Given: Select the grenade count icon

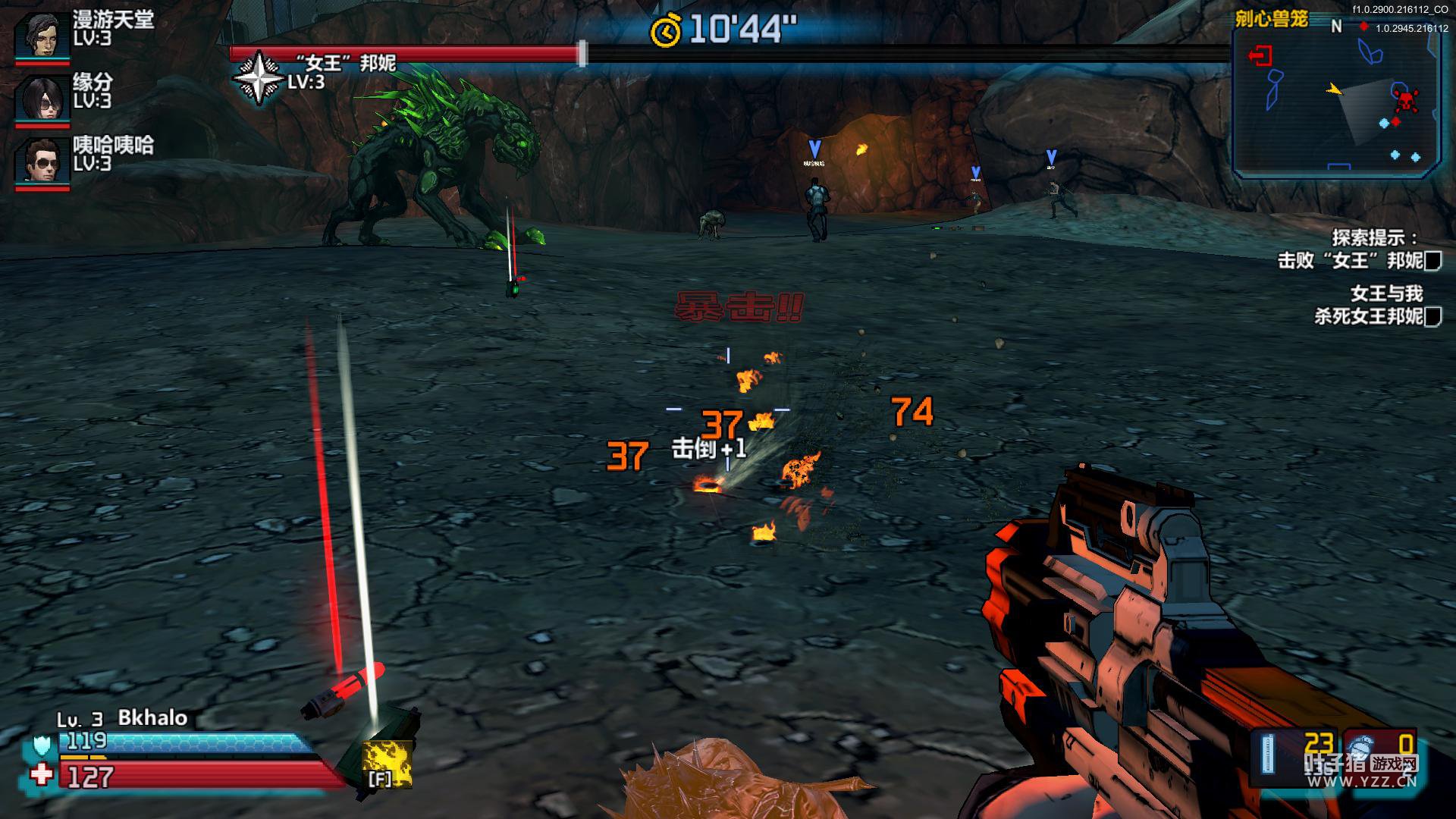Looking at the screenshot, I should point(1362,745).
